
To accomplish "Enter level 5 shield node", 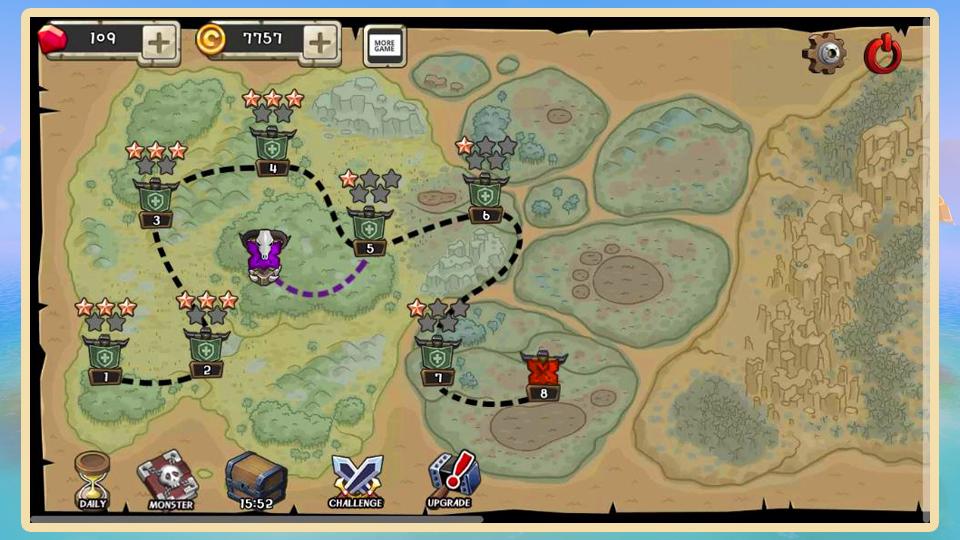I will pyautogui.click(x=370, y=227).
